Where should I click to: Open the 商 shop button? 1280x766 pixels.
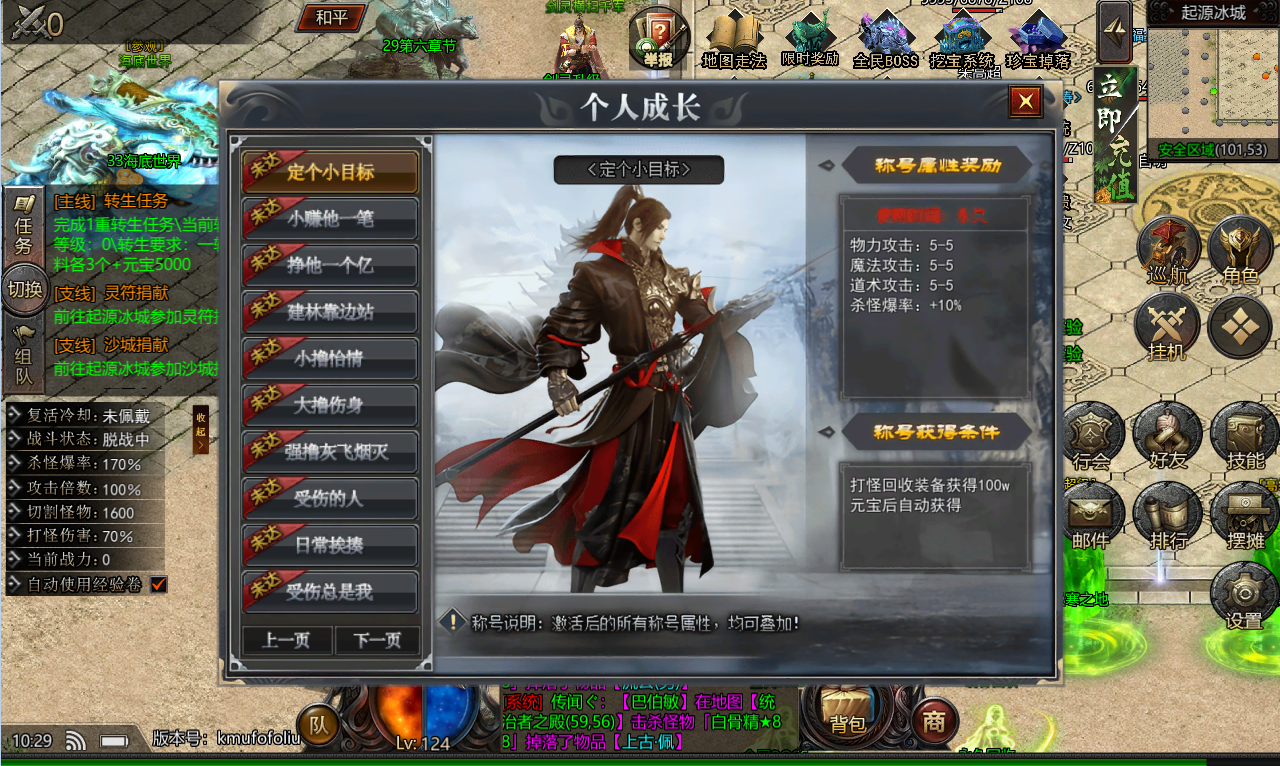[x=935, y=721]
